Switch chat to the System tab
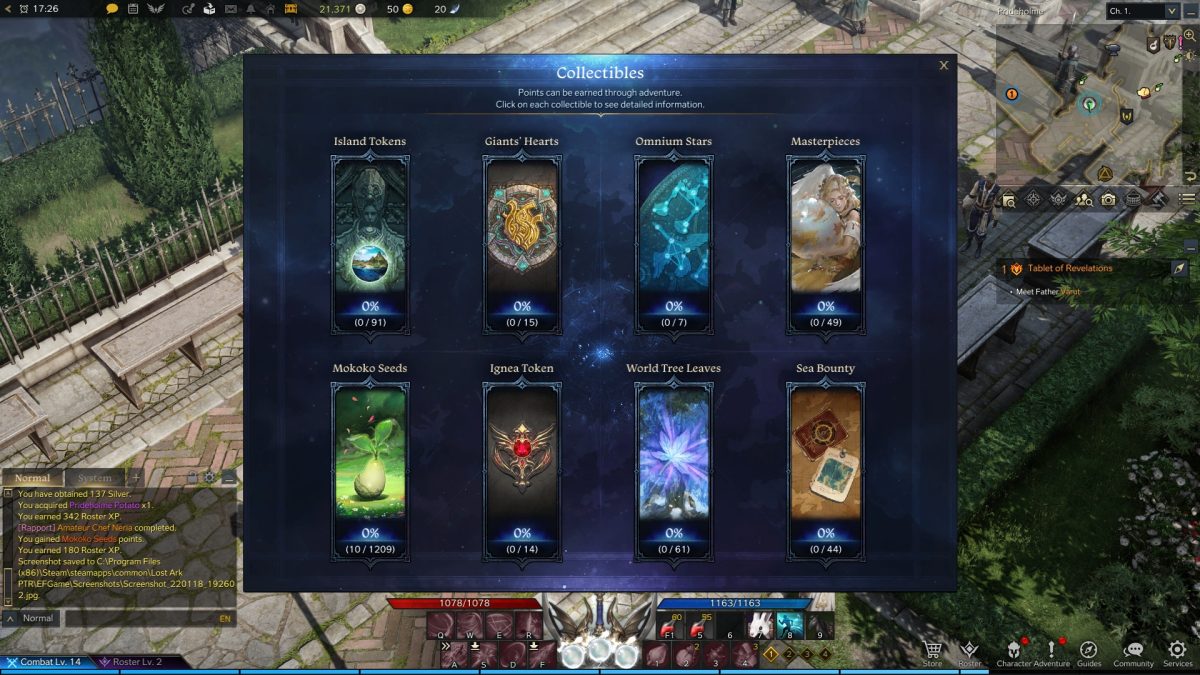 click(x=95, y=478)
